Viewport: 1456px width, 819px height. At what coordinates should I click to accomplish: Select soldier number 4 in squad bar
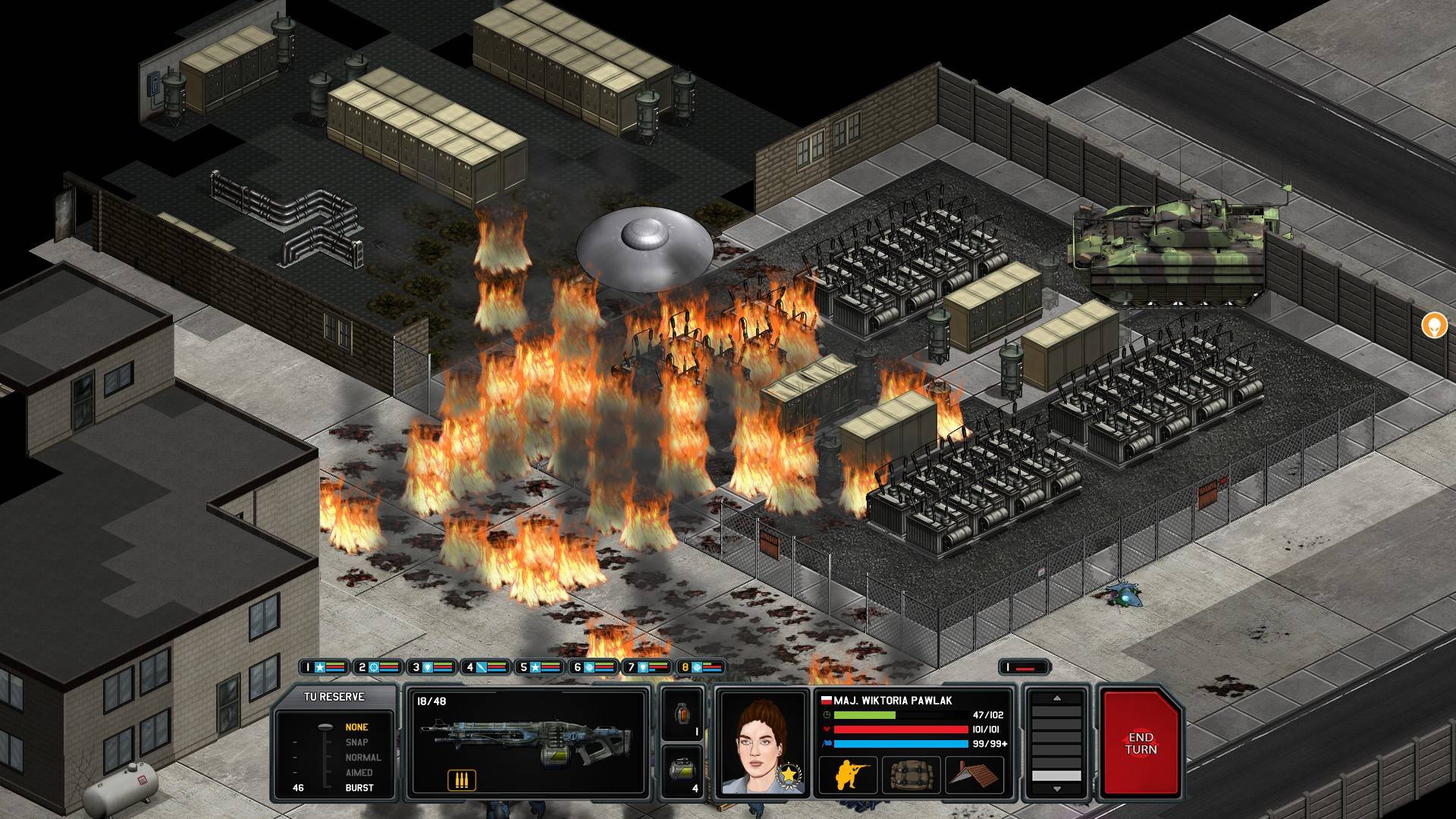tap(485, 667)
